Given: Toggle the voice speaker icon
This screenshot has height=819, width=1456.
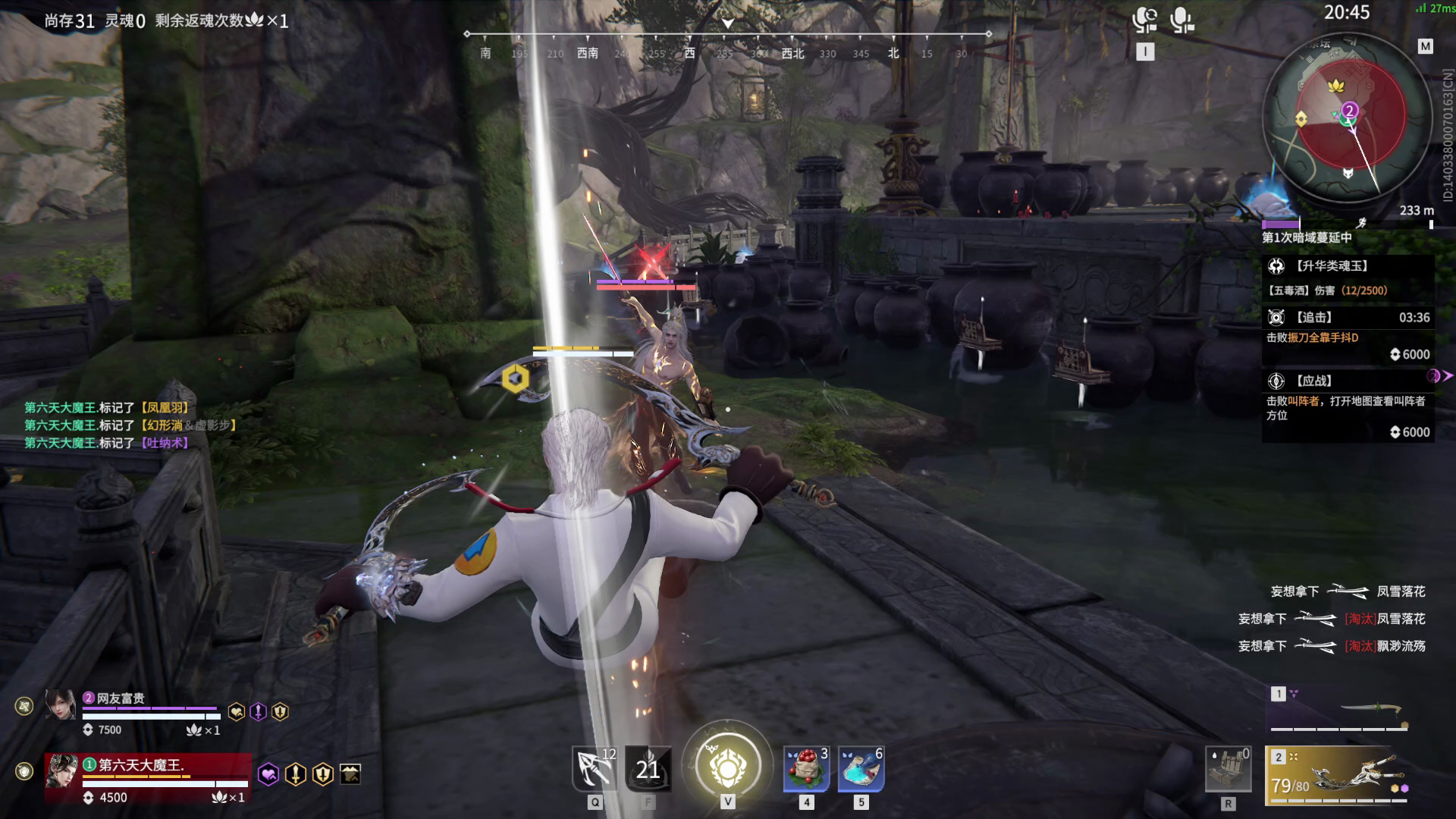Looking at the screenshot, I should coord(1144,20).
